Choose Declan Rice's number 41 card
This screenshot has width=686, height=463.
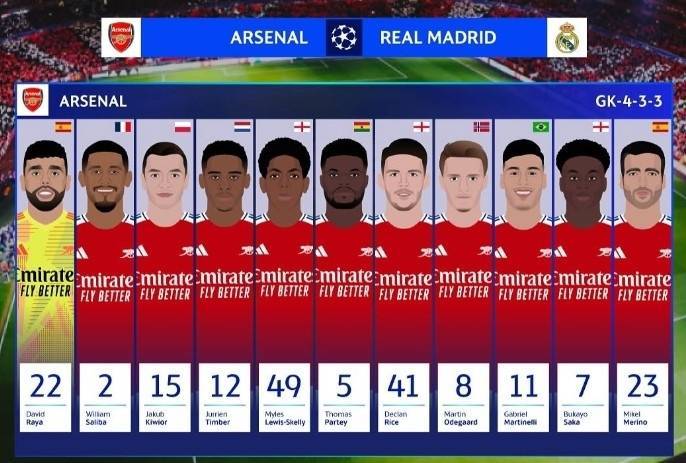click(404, 275)
